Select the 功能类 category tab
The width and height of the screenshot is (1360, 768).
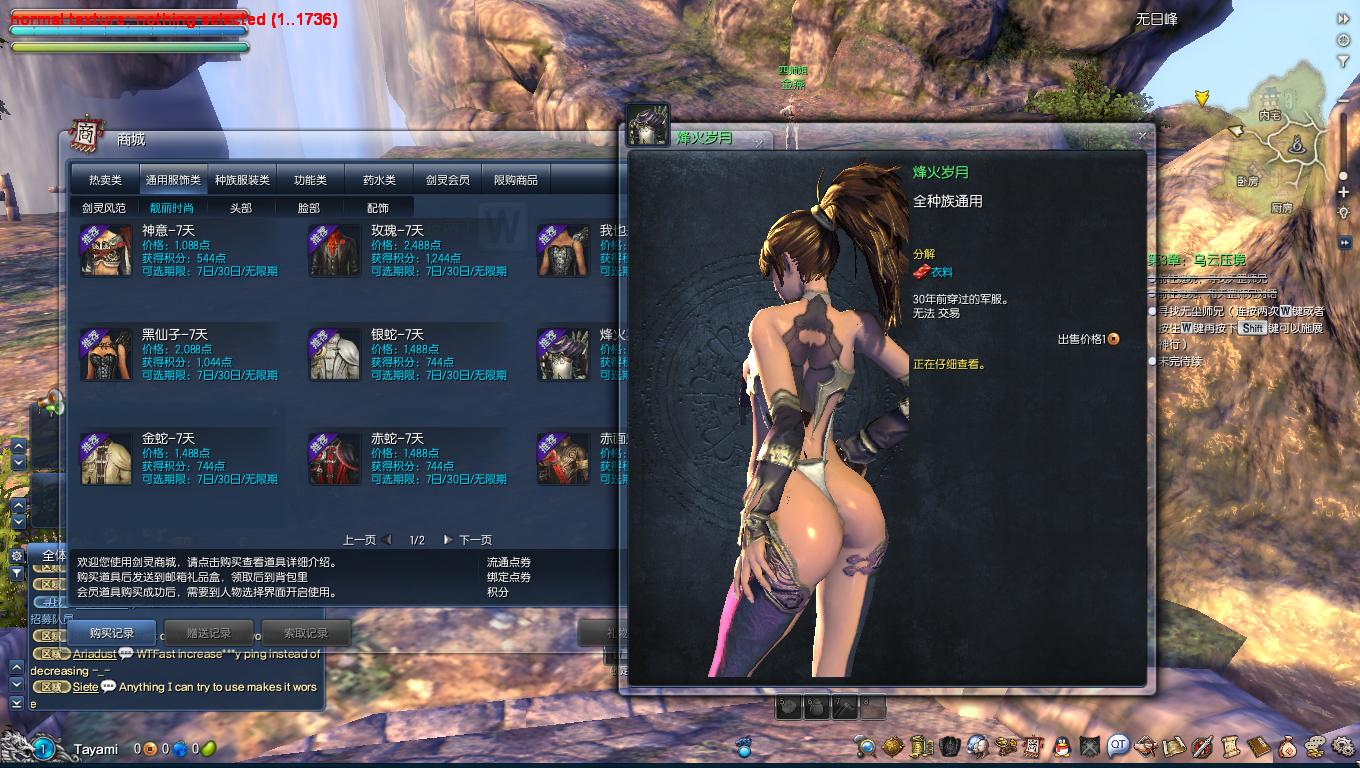[310, 180]
